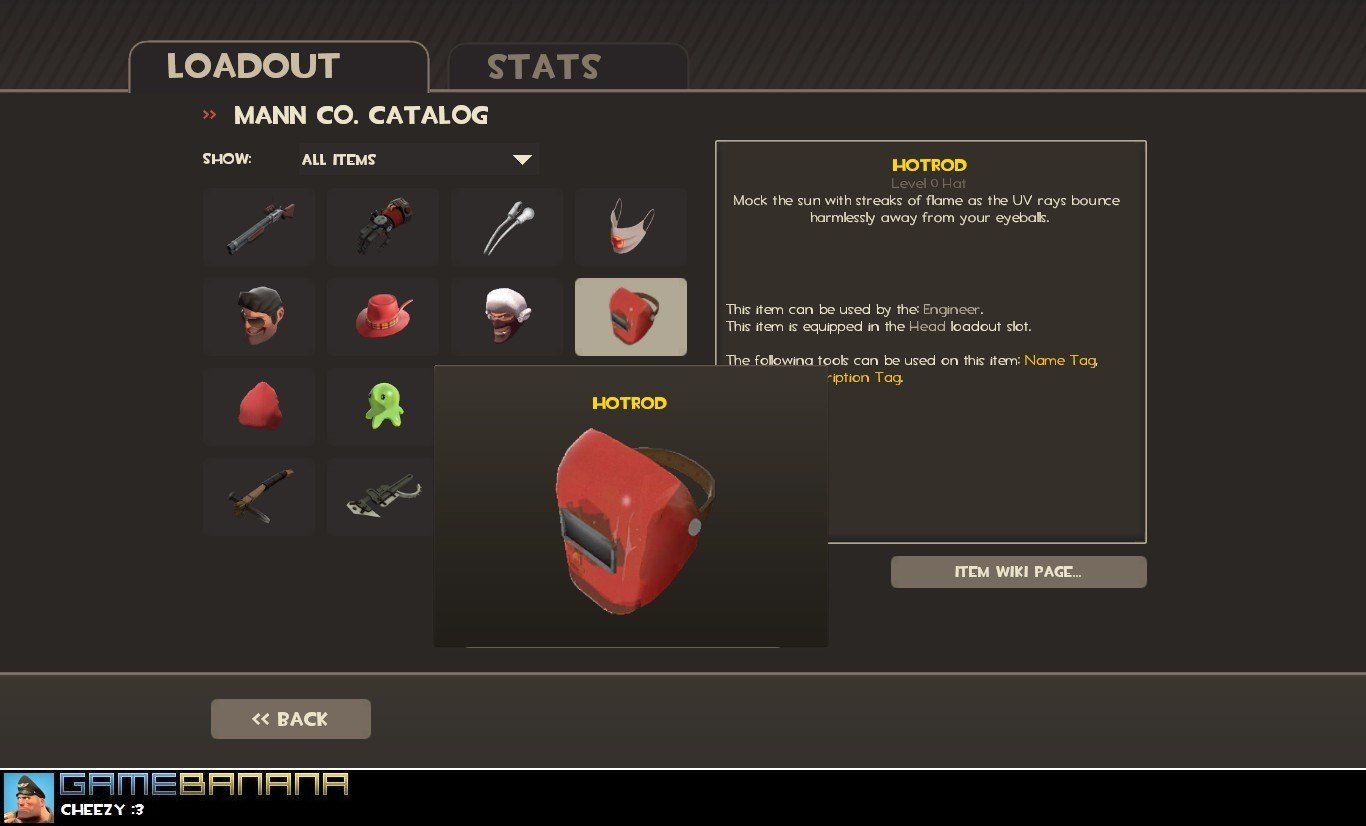This screenshot has width=1366, height=826.
Task: Open the GameBanana logo link
Action: point(204,784)
